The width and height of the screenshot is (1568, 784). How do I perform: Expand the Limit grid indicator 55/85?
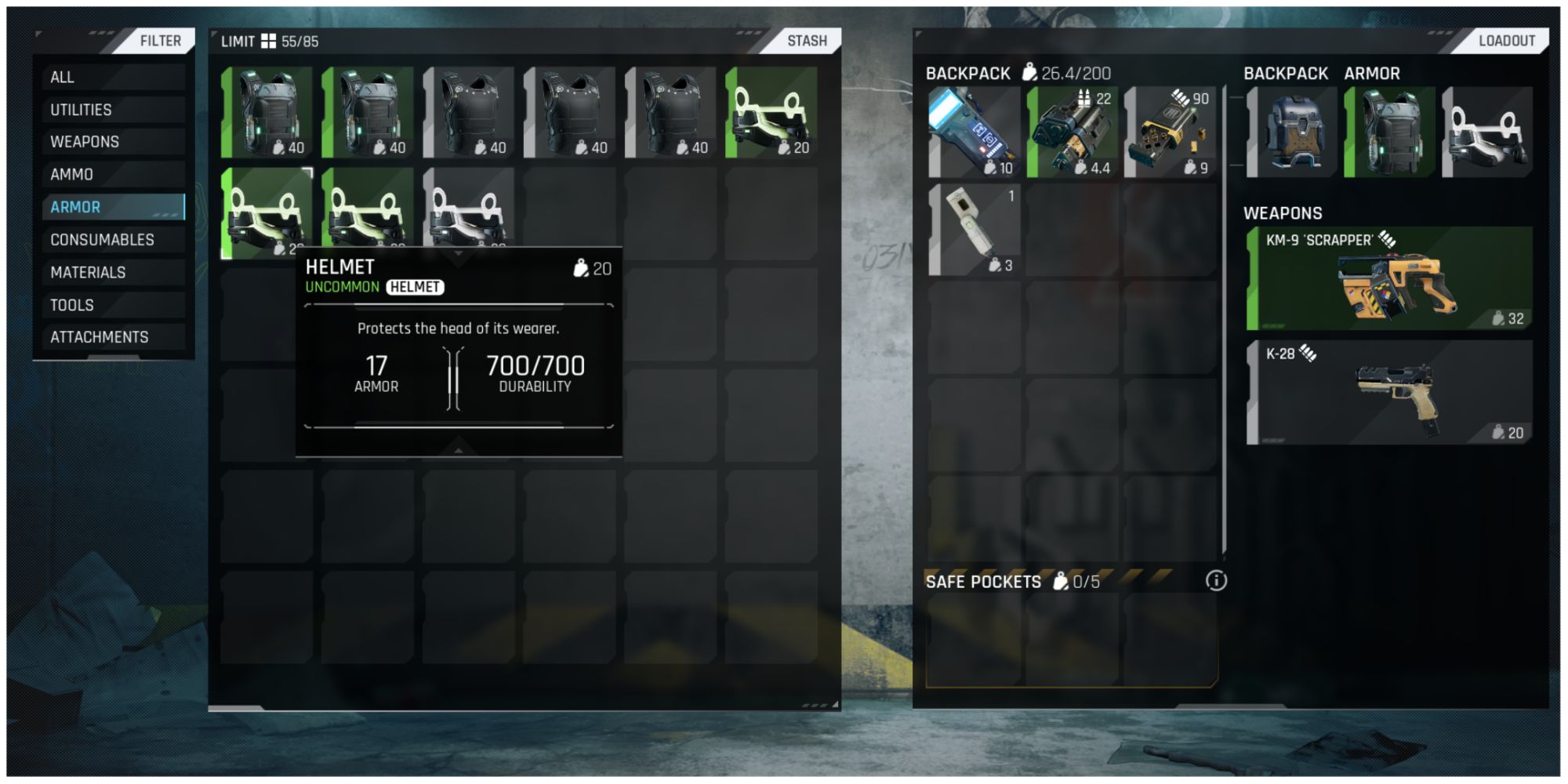click(270, 41)
